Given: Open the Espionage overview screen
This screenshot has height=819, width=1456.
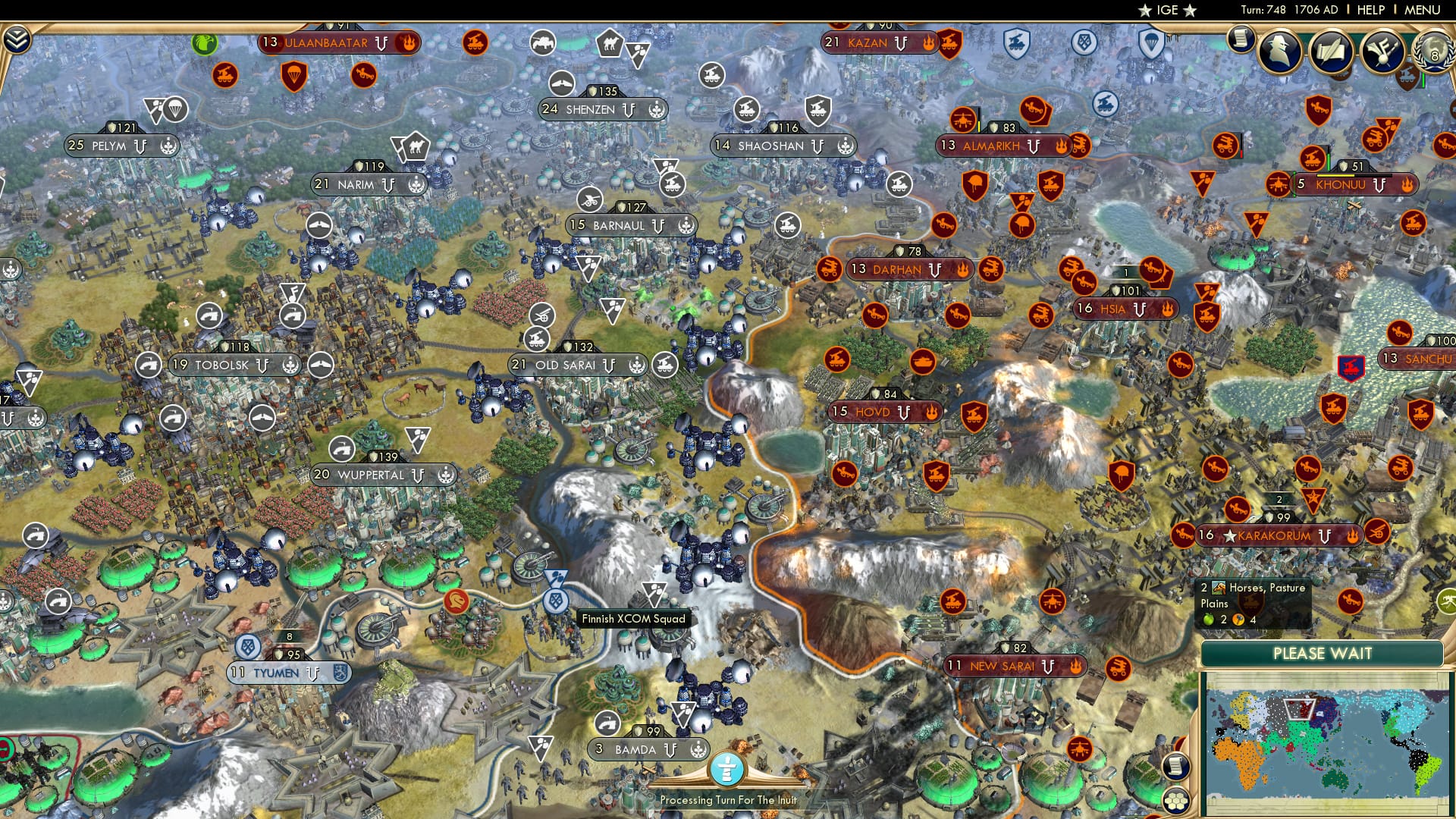Looking at the screenshot, I should pos(1279,52).
